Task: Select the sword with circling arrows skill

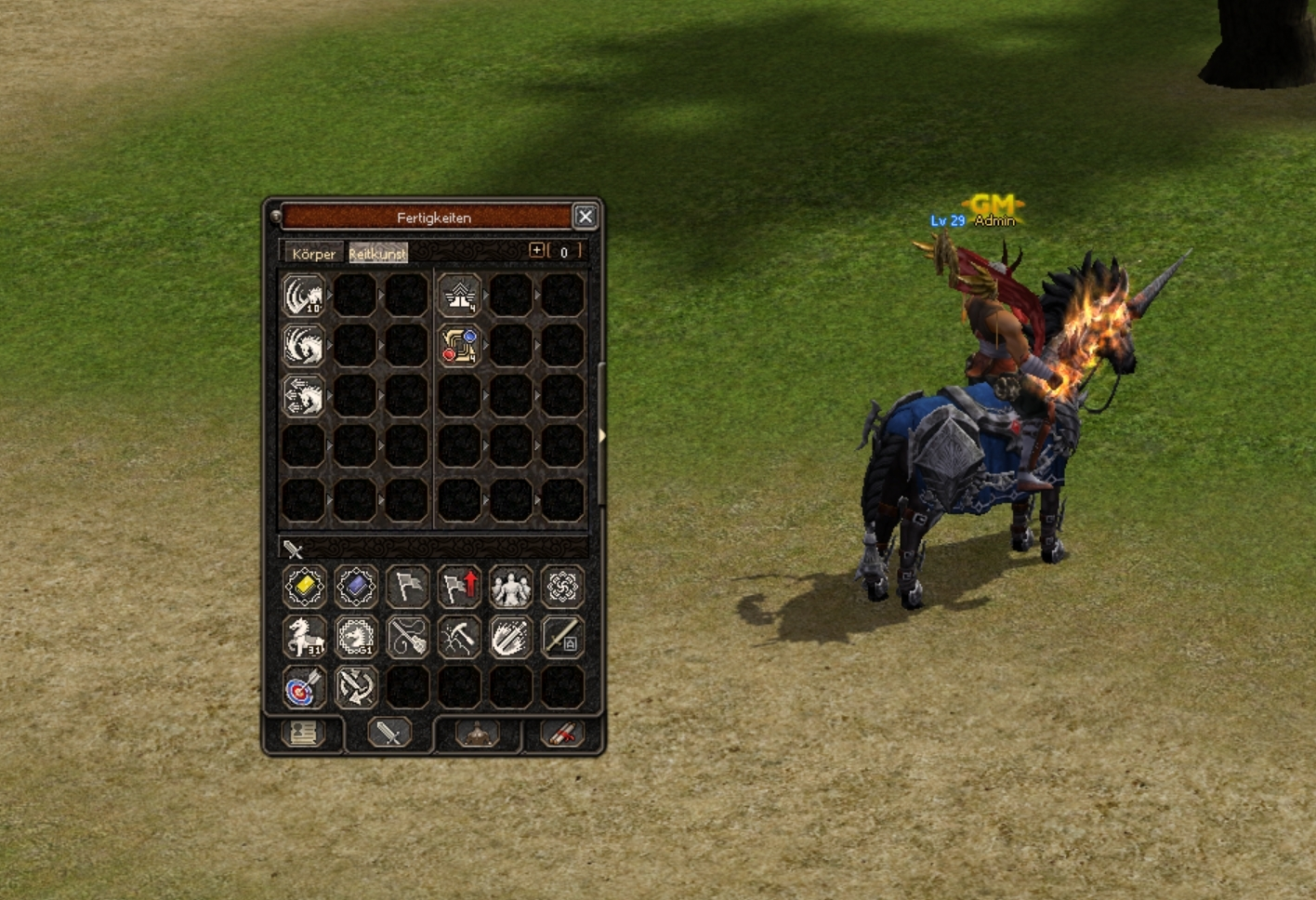Action: pos(356,688)
